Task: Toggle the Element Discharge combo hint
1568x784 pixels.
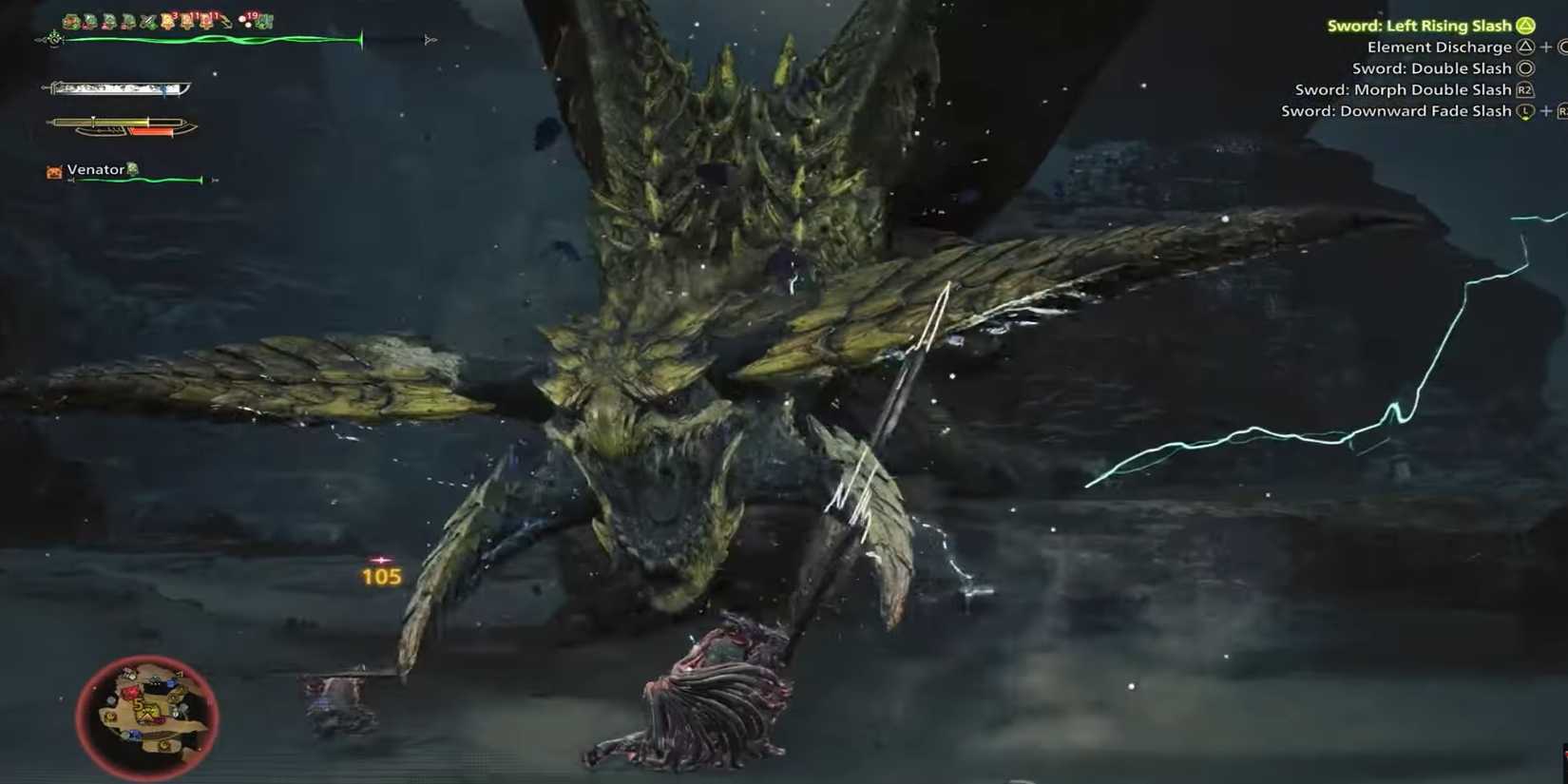Action: pos(1440,47)
